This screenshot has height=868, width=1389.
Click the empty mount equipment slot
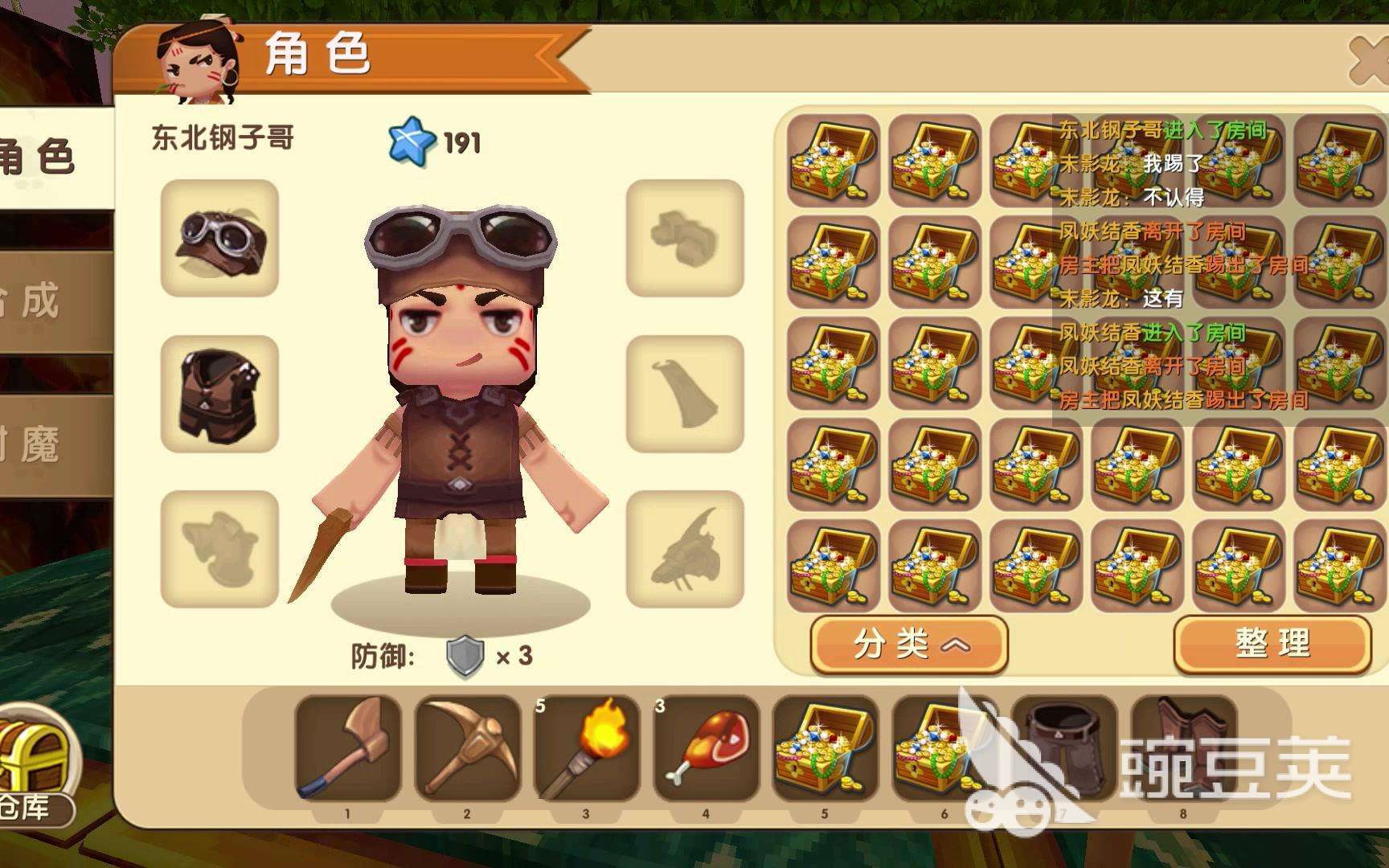(x=684, y=549)
